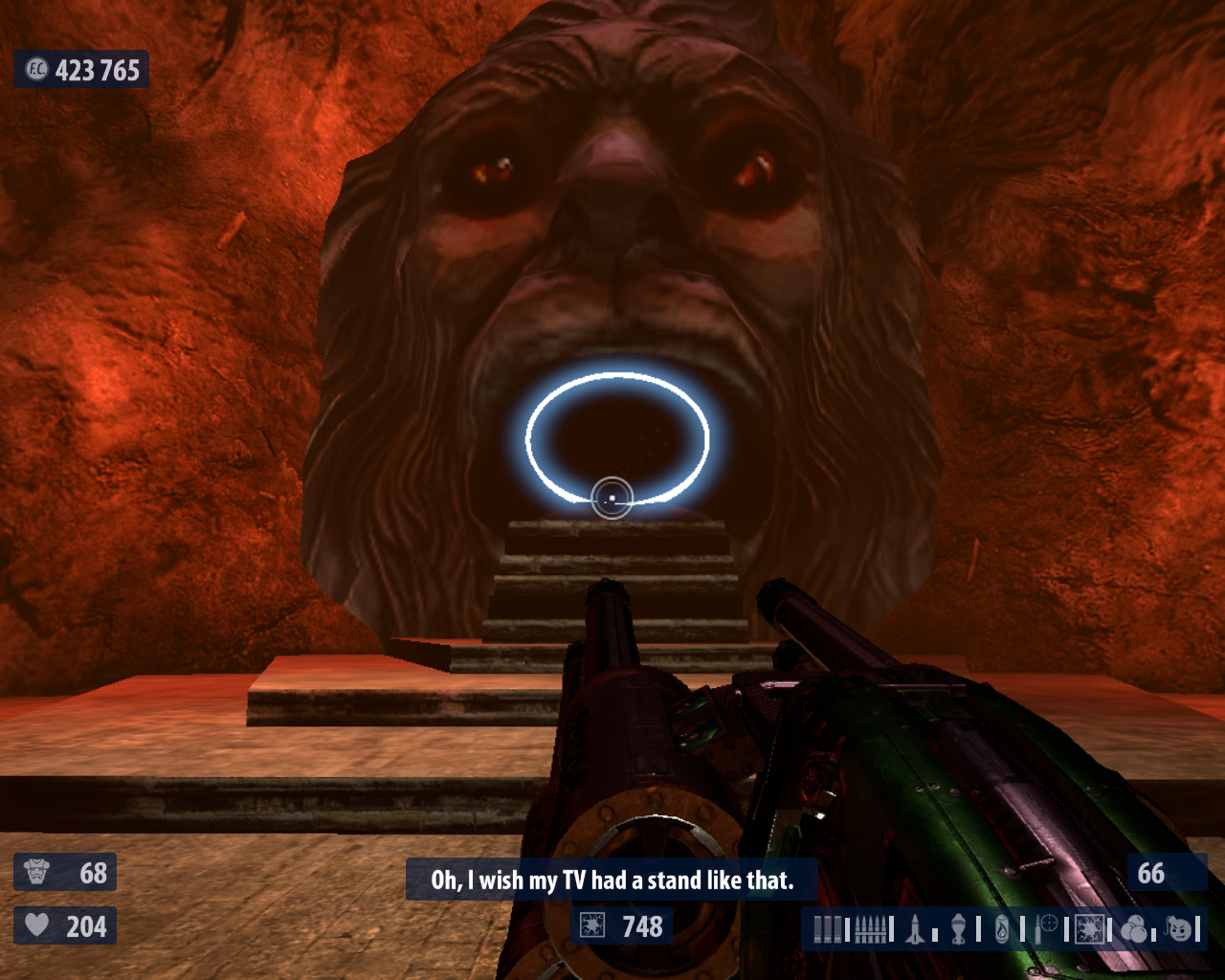This screenshot has height=980, width=1225.
Task: Choose the rocket ammo icon
Action: pos(915,928)
